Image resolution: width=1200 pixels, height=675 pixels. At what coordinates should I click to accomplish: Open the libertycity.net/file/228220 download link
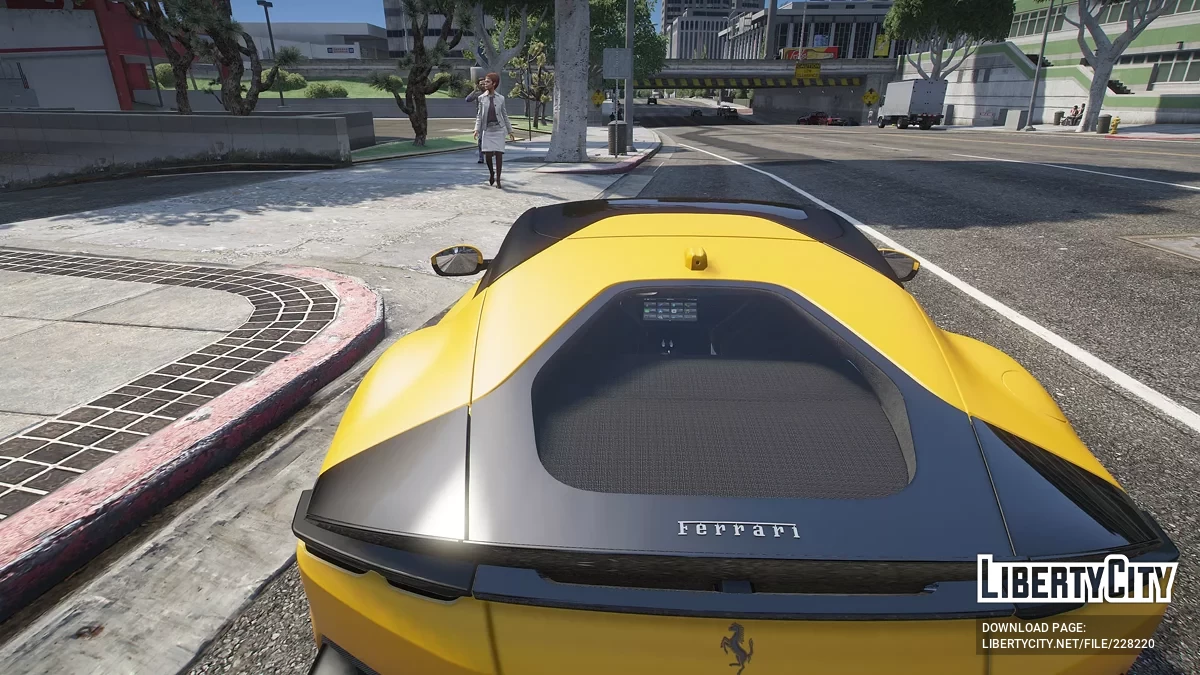1068,646
